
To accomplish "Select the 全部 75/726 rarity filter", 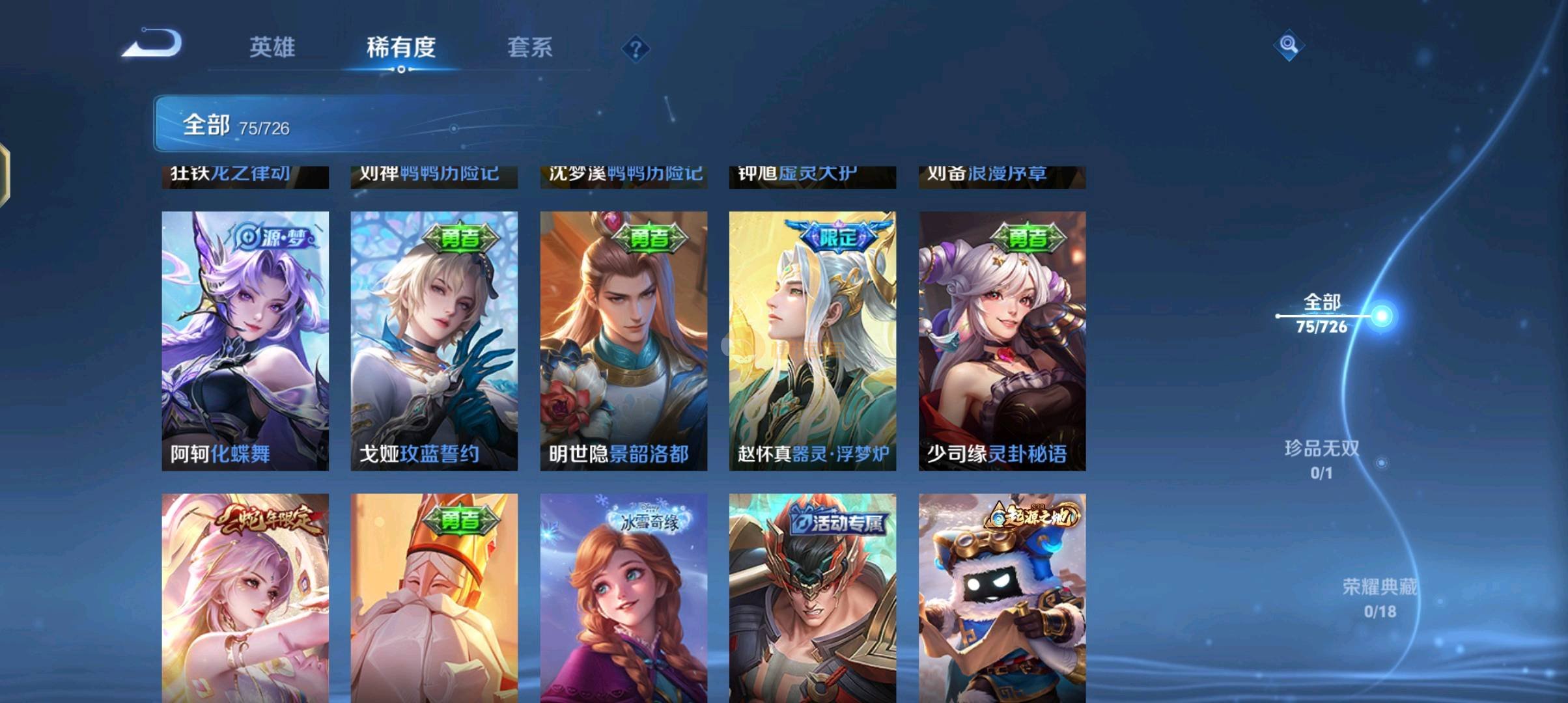I will click(1322, 314).
